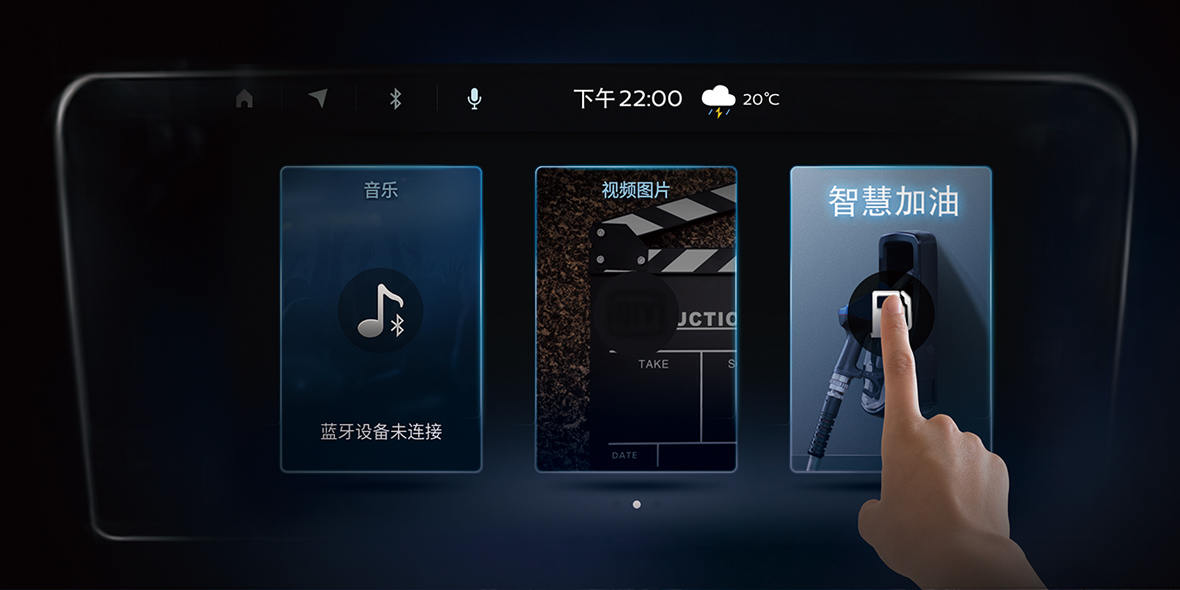Open the home screen icon
Image resolution: width=1180 pixels, height=590 pixels.
tap(244, 98)
